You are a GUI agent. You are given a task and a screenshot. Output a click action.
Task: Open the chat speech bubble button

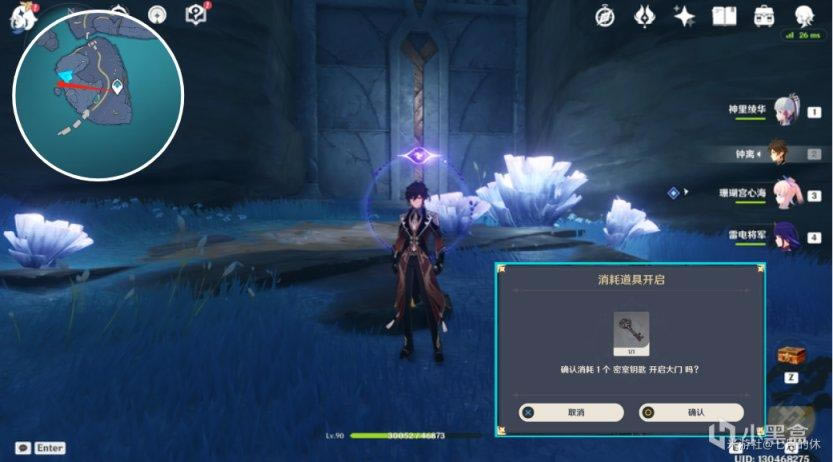[22, 449]
